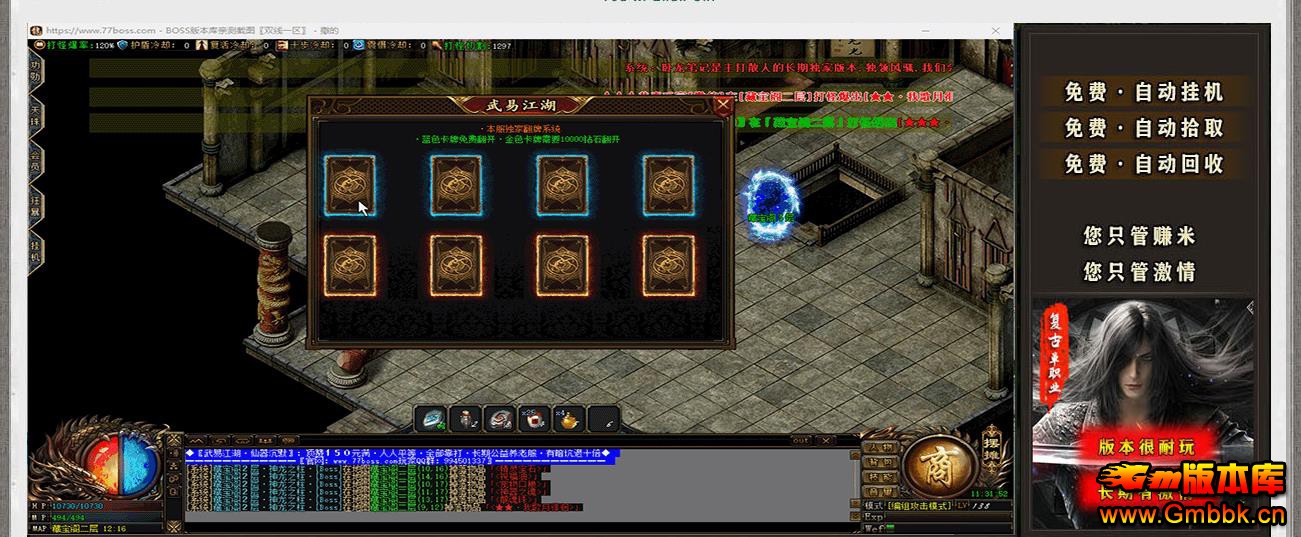Use the hotbar item with x25 count

pyautogui.click(x=534, y=419)
